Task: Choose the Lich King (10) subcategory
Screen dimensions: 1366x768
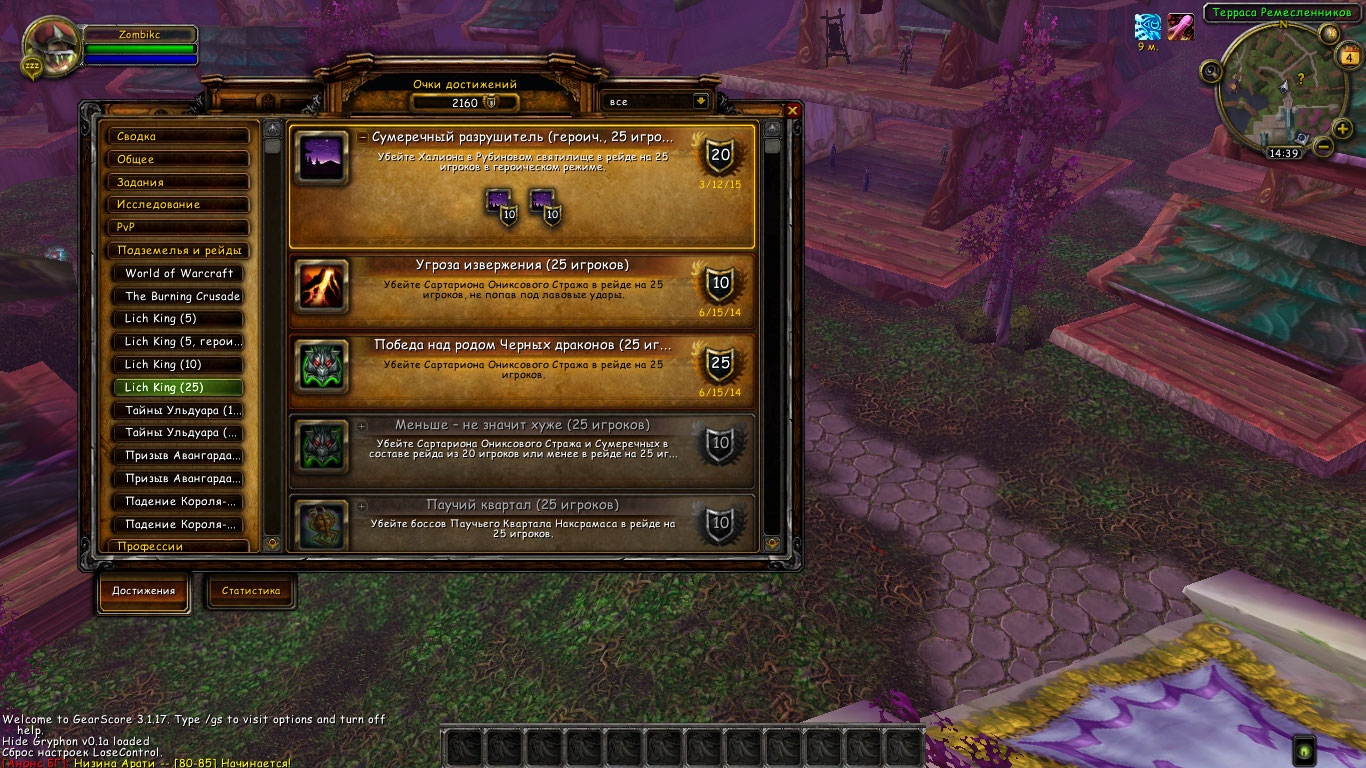Action: [x=182, y=365]
